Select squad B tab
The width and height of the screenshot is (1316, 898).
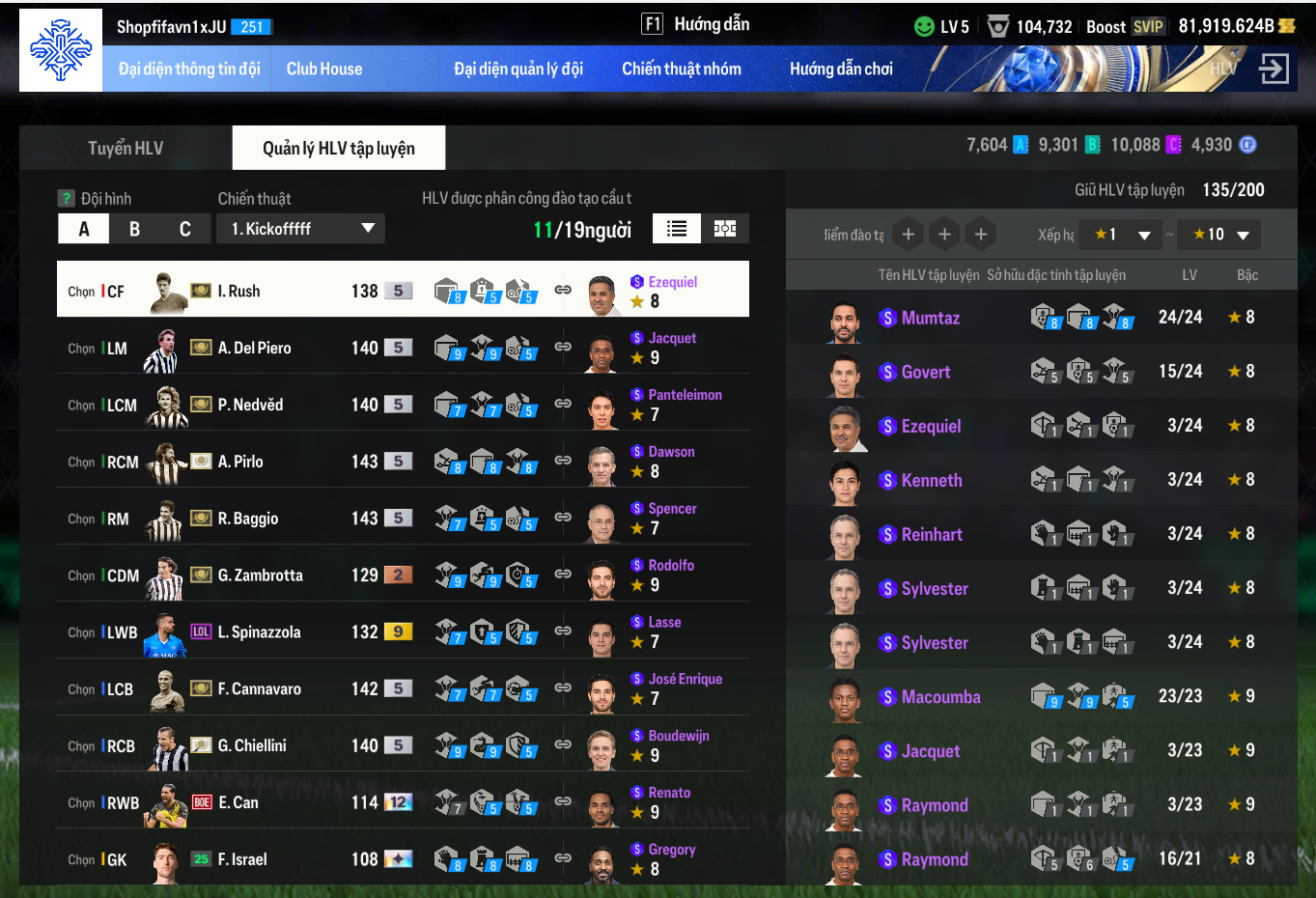click(x=134, y=229)
